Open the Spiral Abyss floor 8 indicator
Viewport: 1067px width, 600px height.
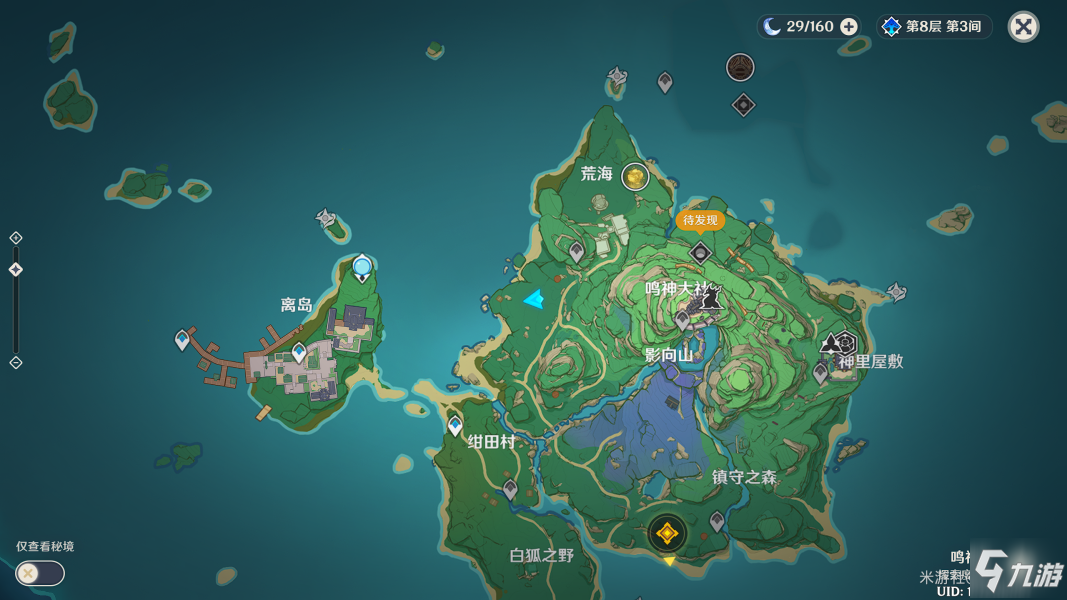pos(933,27)
